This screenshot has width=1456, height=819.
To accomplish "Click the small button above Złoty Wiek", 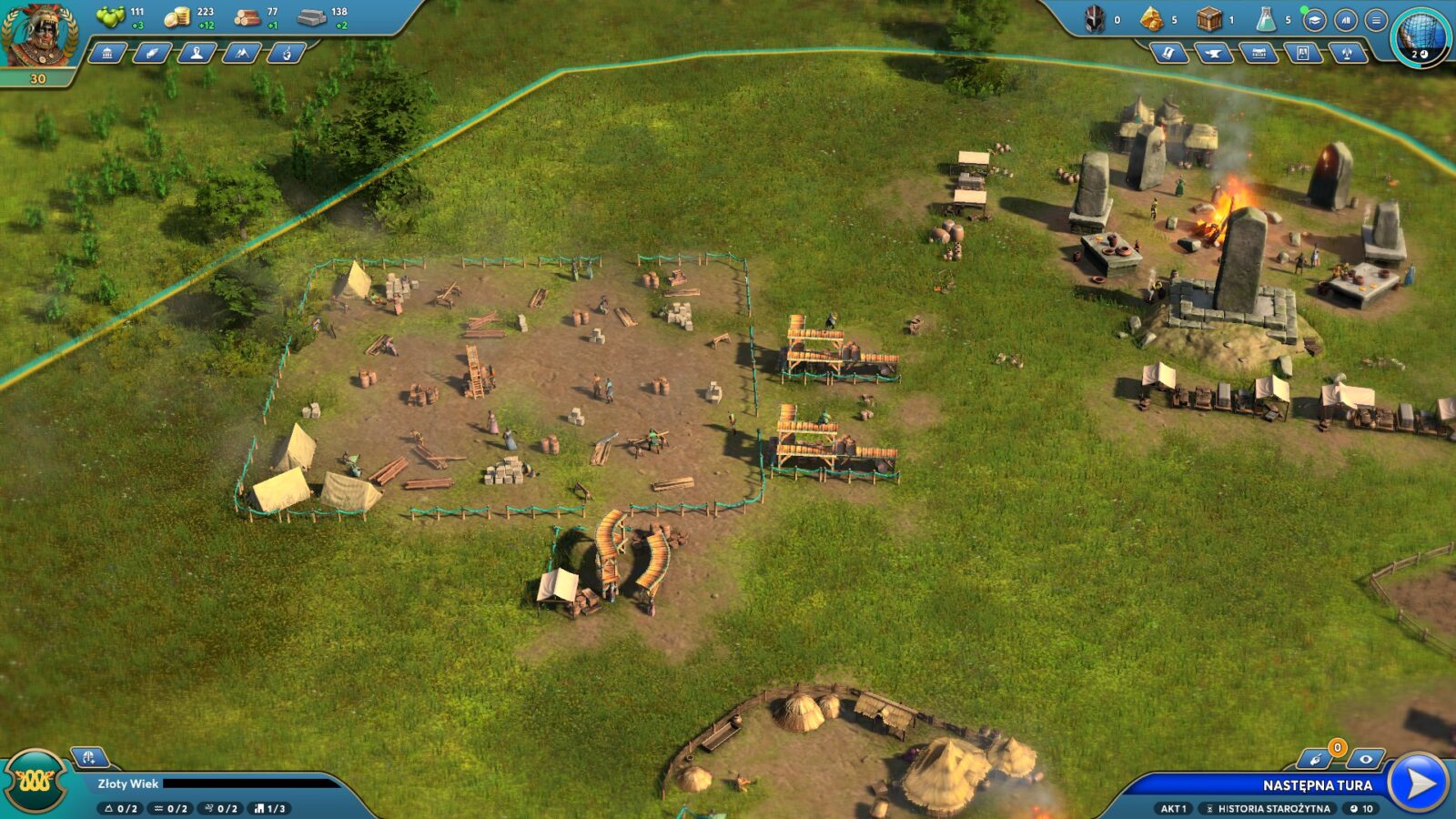I will (x=89, y=757).
